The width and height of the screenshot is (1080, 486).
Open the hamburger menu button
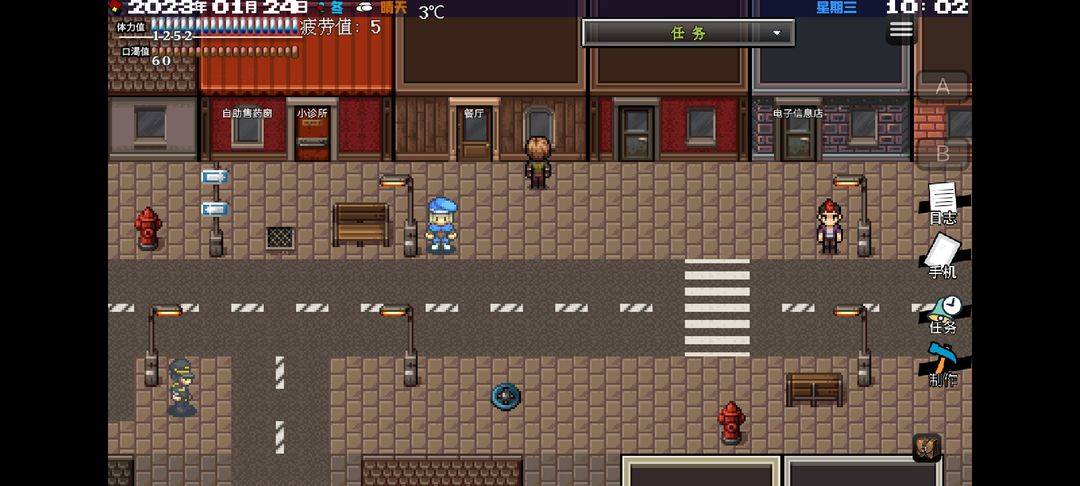coord(901,29)
